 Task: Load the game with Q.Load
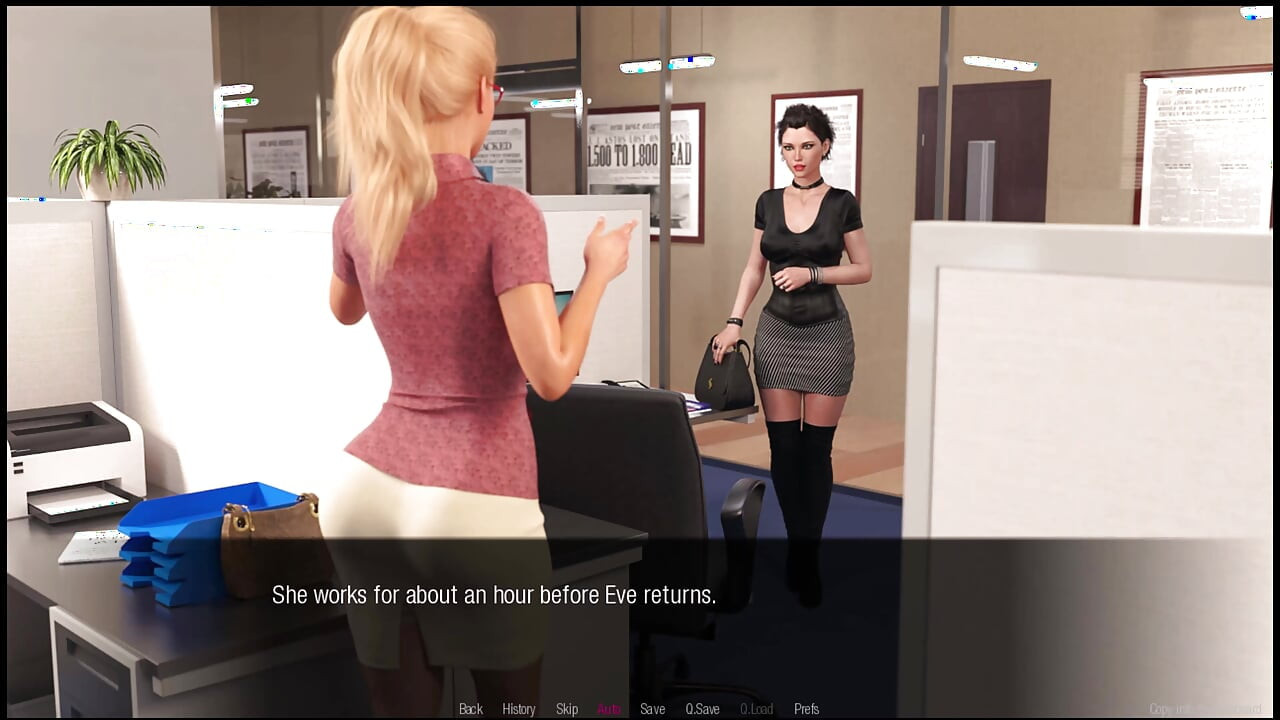click(756, 708)
